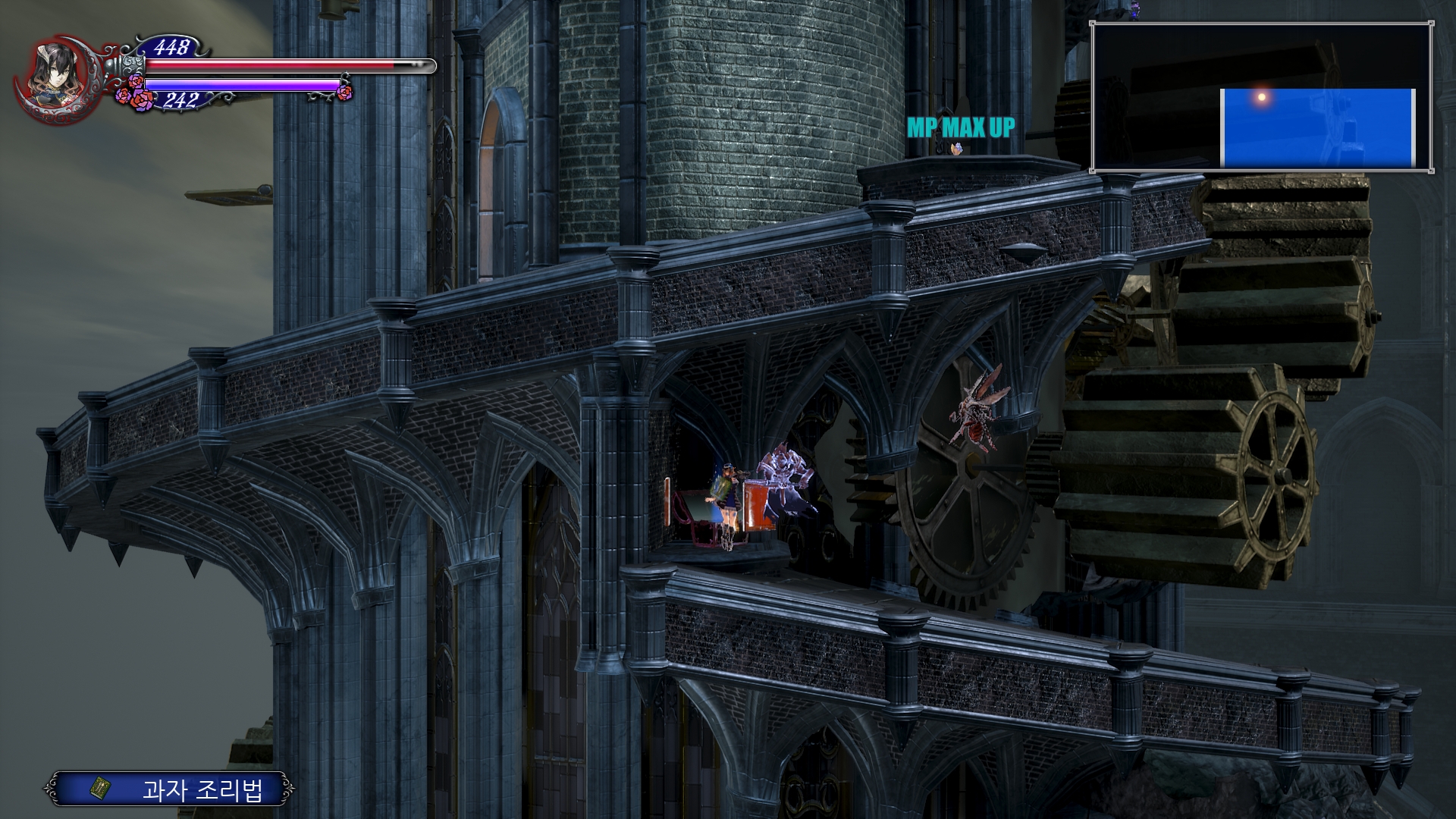
Task: Click the minimap in the corner
Action: pos(1261,96)
